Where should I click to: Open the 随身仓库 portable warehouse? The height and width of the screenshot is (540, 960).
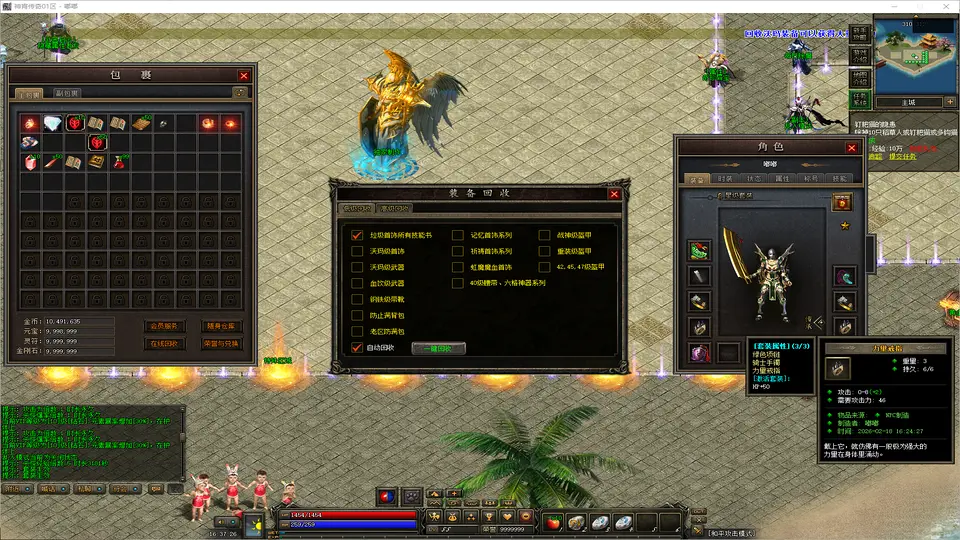[x=222, y=326]
